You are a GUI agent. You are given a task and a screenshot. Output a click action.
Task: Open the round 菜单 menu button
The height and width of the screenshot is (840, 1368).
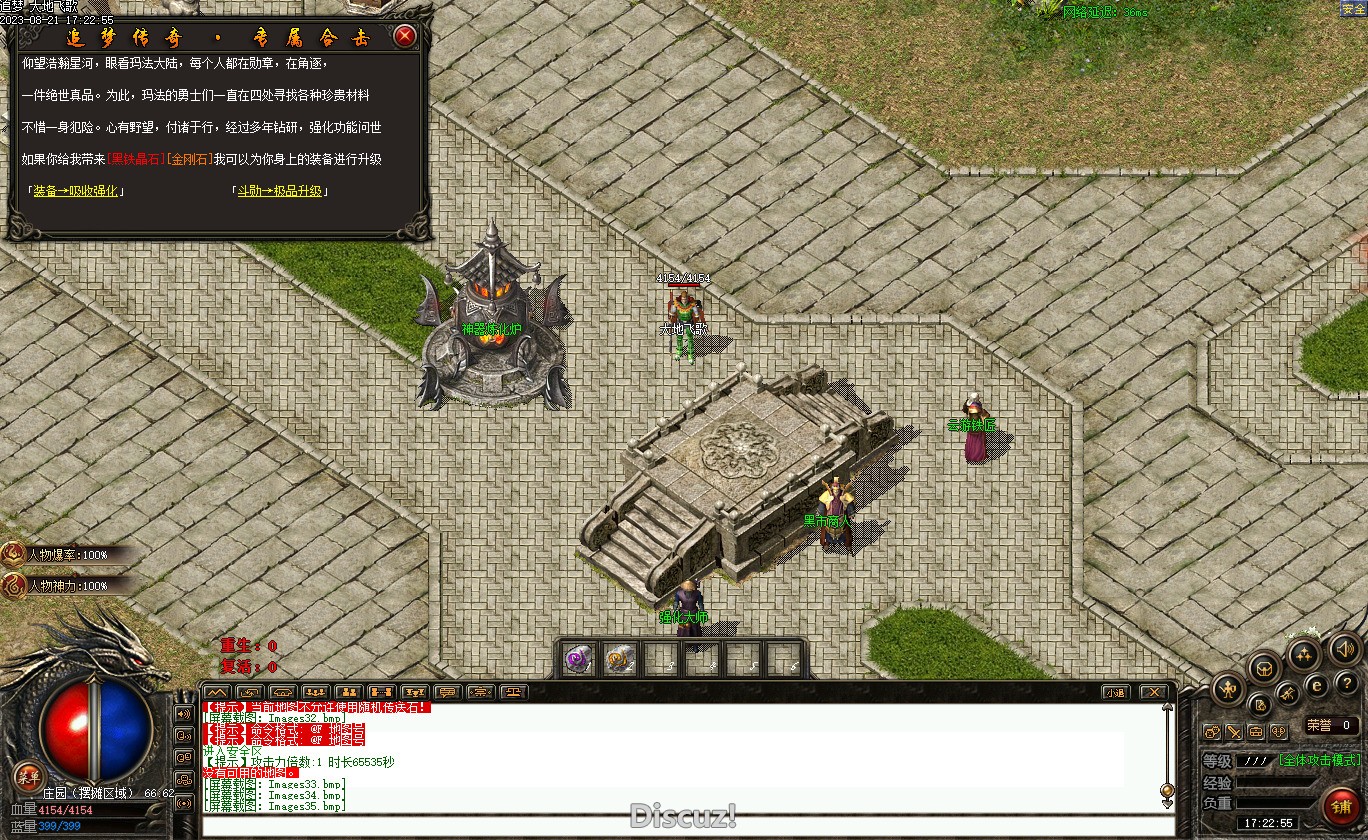point(28,777)
